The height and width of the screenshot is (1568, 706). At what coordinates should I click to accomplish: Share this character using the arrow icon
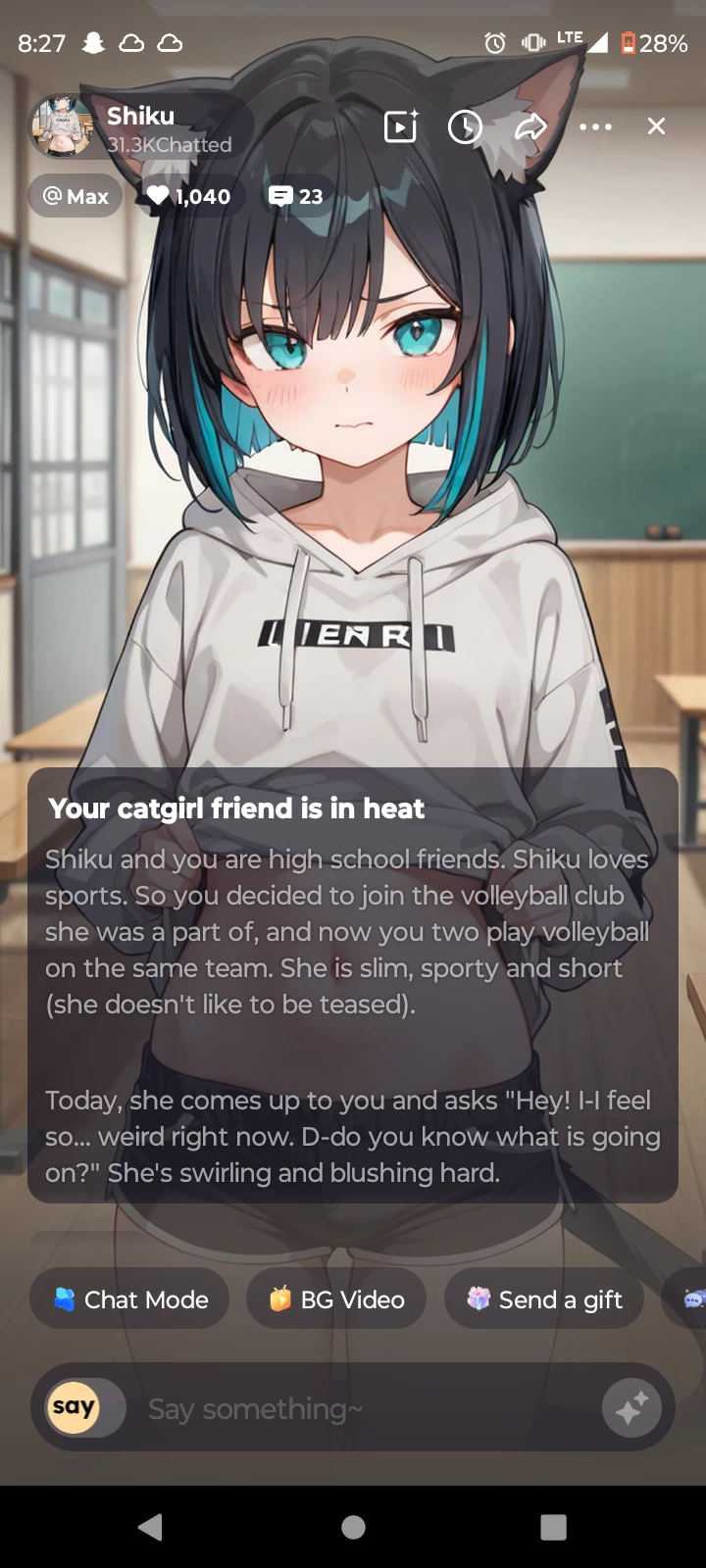click(530, 126)
